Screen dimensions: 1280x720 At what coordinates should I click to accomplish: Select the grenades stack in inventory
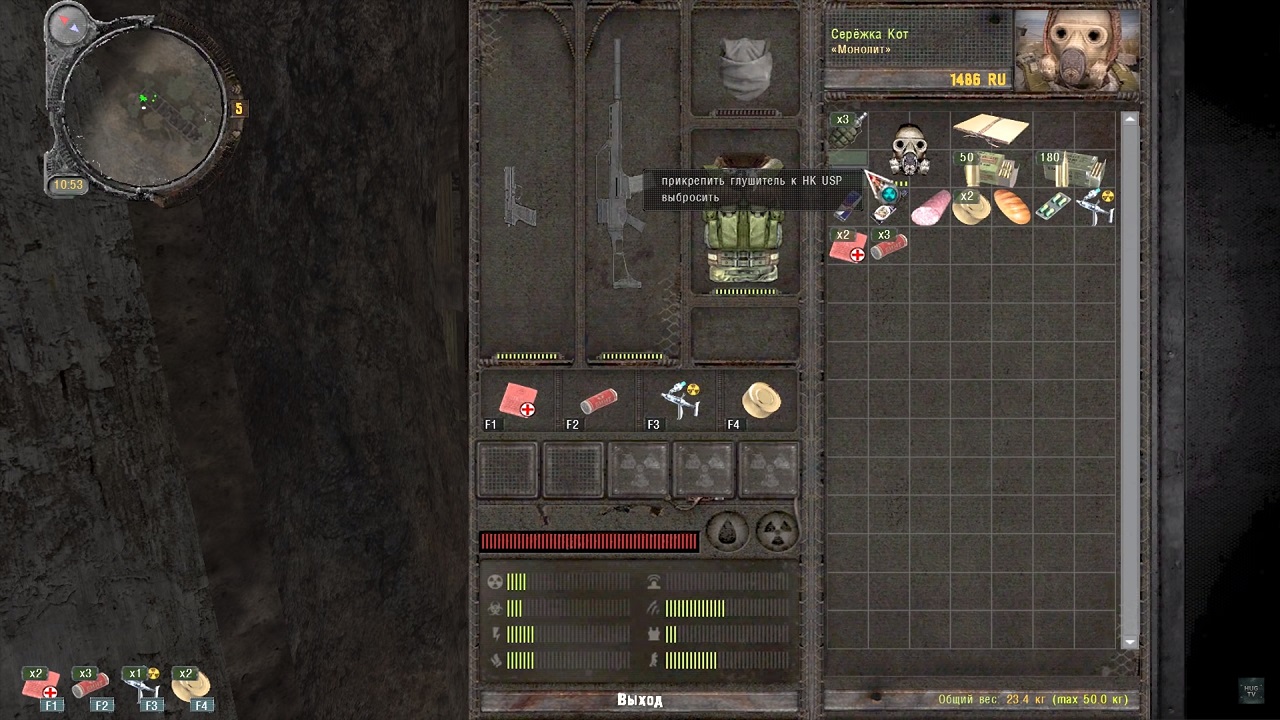847,130
